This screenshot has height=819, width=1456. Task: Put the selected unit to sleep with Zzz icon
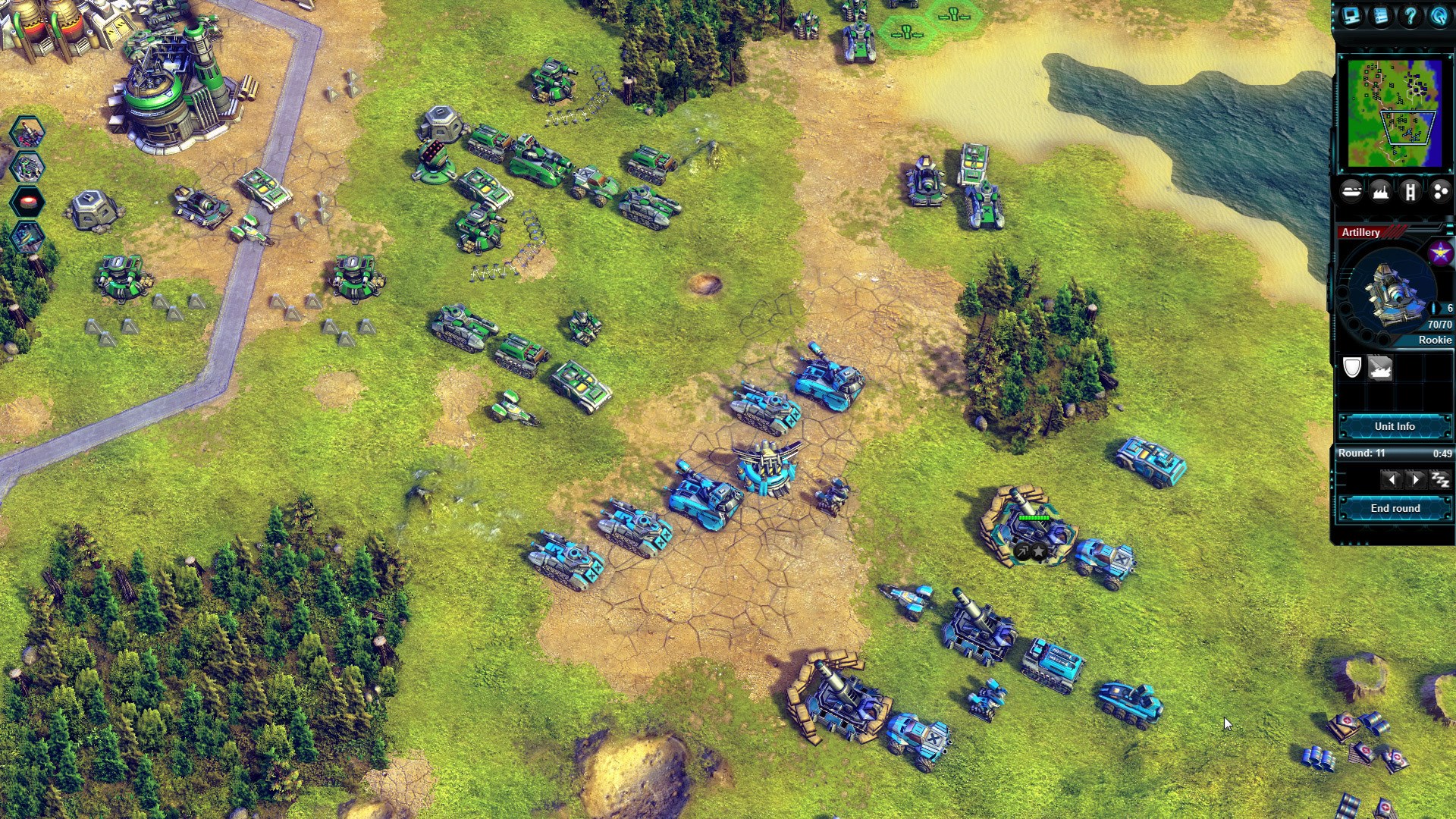click(1441, 479)
